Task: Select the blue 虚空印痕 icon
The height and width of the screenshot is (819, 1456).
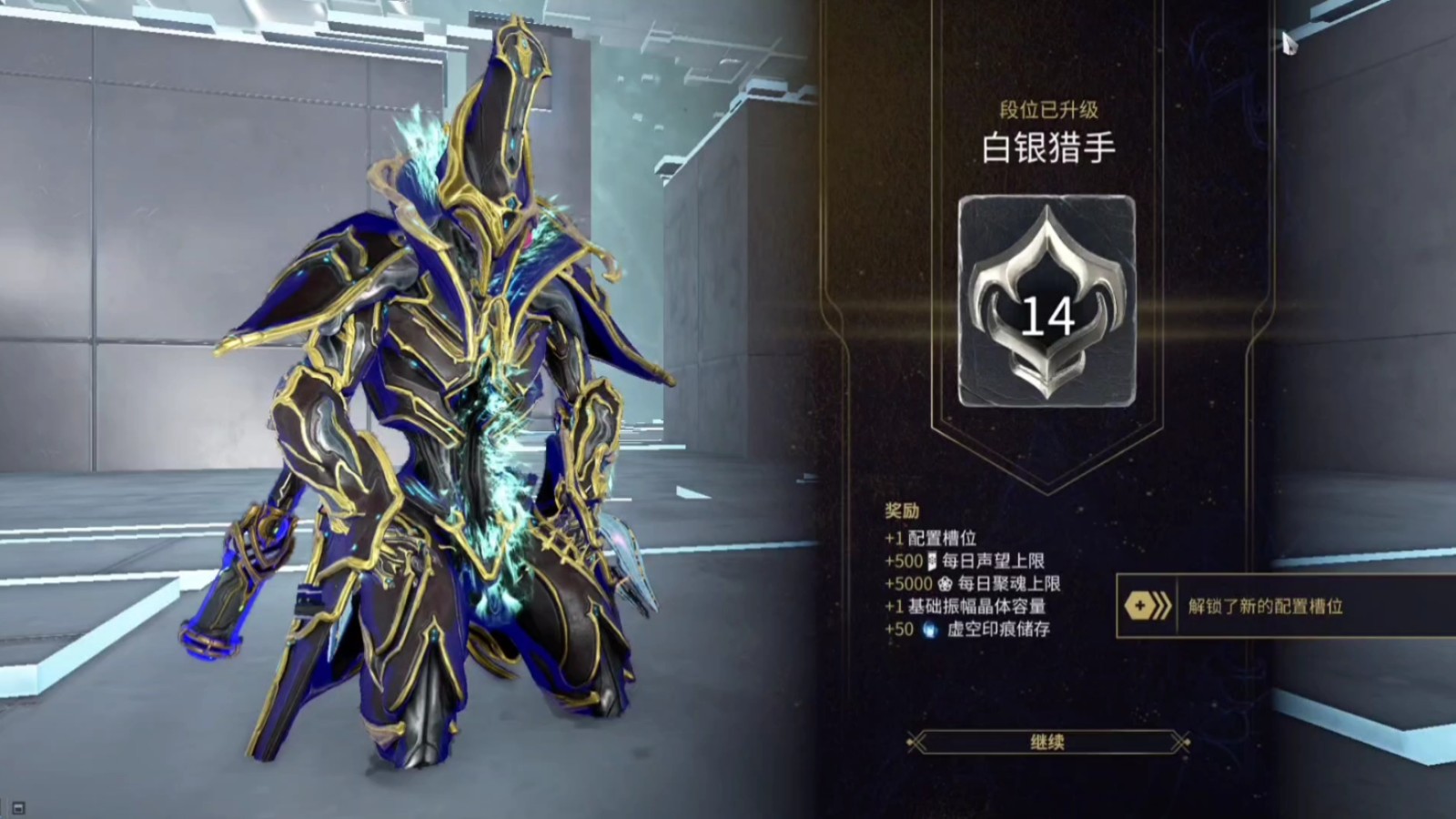Action: 930,628
